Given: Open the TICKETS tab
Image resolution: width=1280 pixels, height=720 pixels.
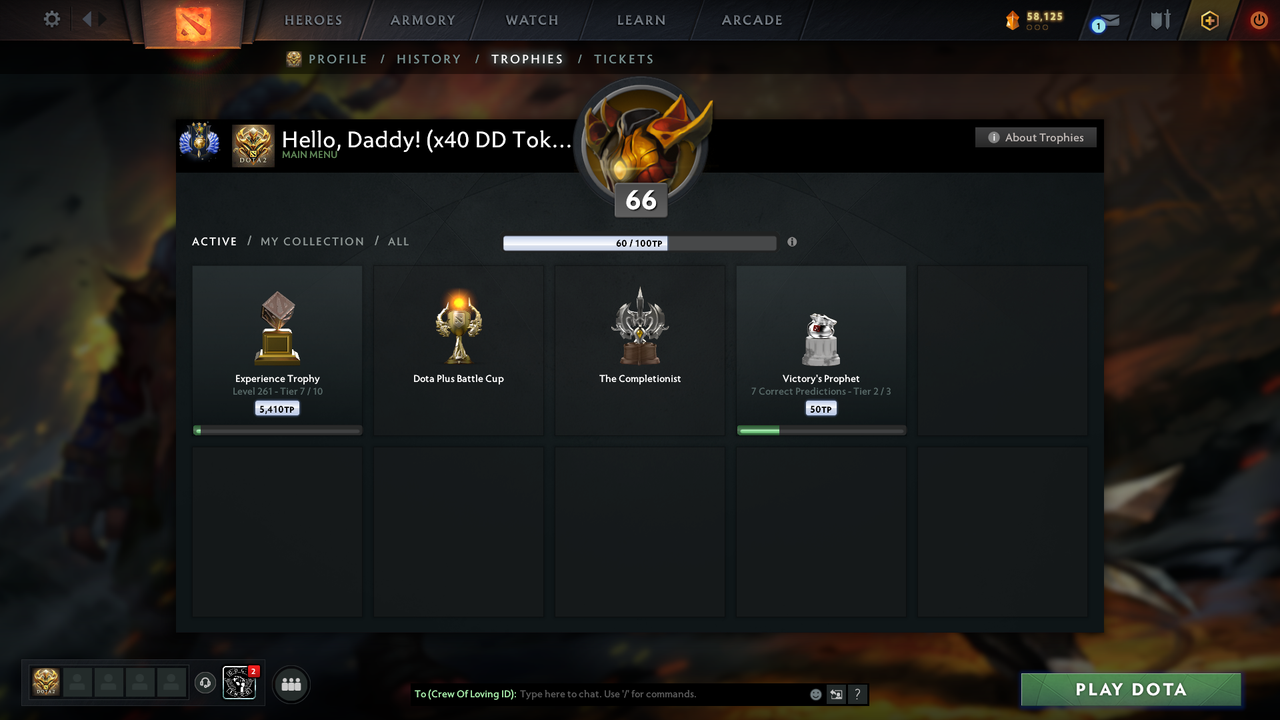Looking at the screenshot, I should 624,59.
